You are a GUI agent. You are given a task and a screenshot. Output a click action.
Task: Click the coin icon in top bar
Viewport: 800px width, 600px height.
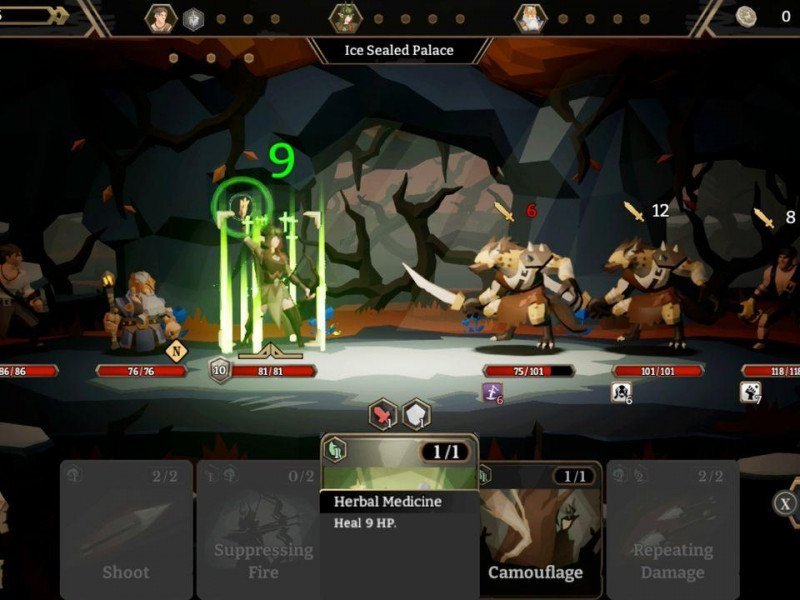(x=746, y=16)
